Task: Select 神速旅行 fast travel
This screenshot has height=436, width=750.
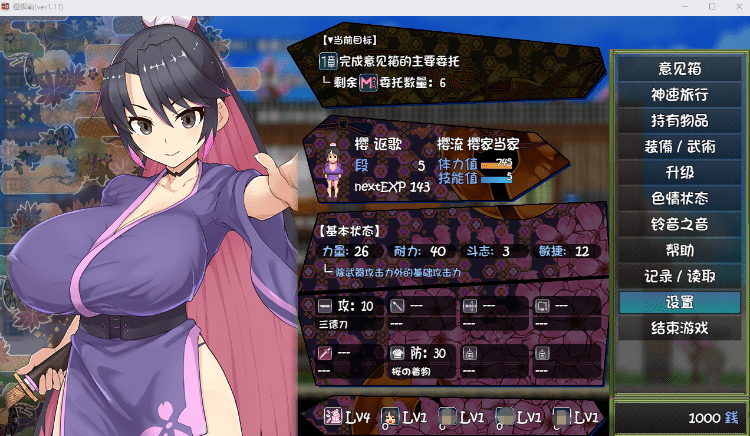Action: 678,95
